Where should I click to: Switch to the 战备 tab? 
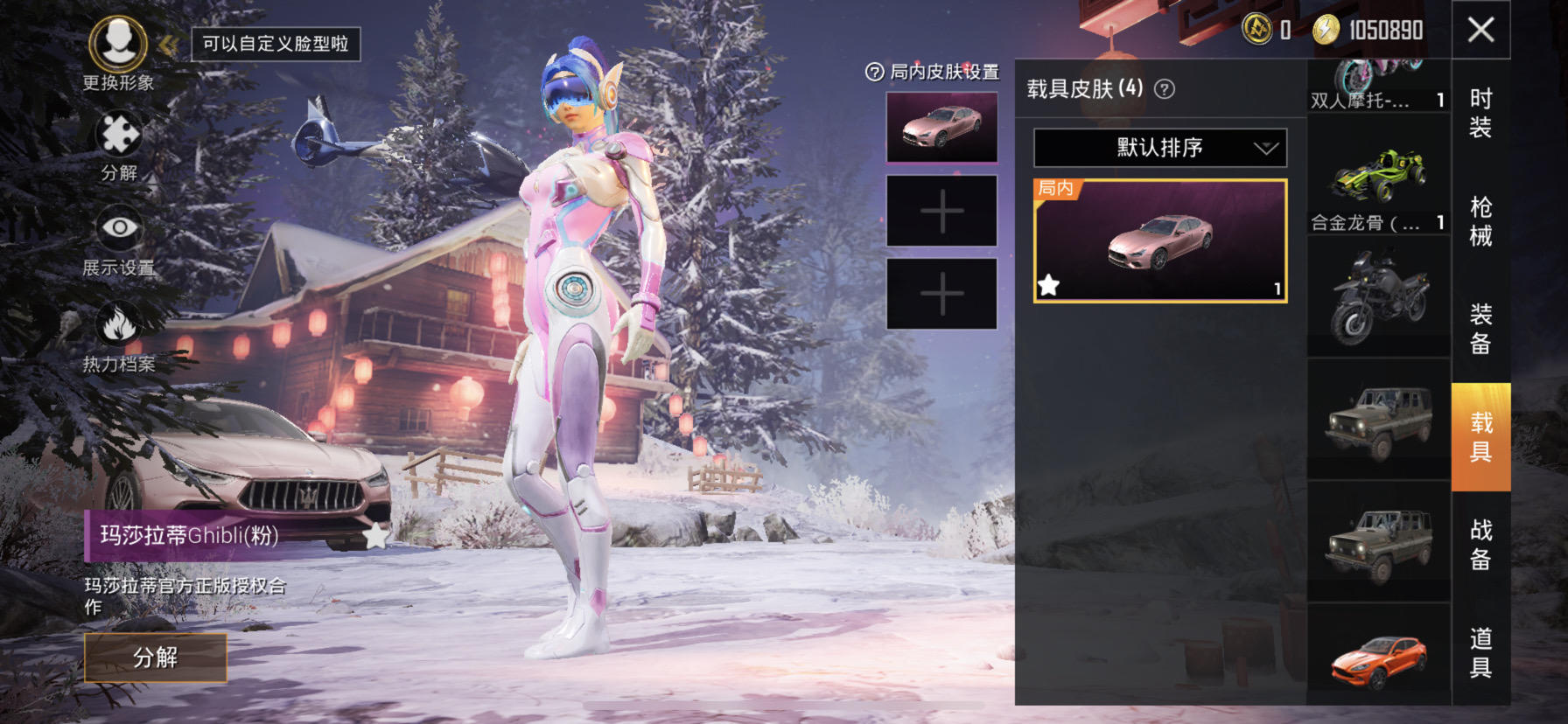coord(1480,544)
